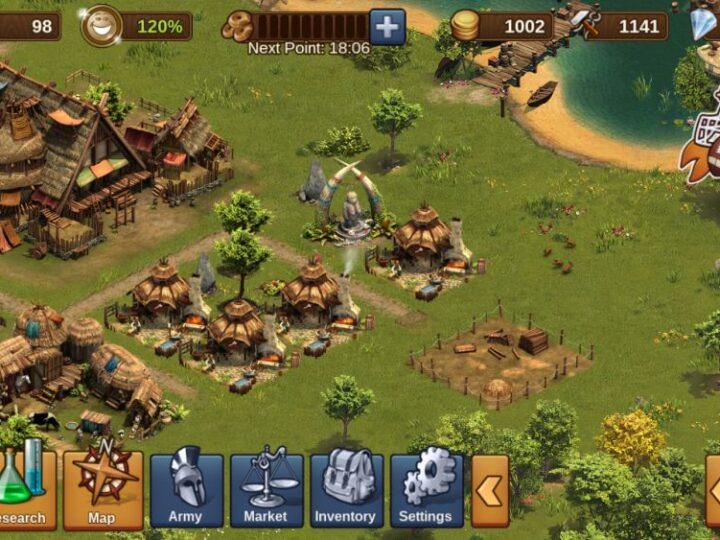
Task: Open the Market menu
Action: 266,489
